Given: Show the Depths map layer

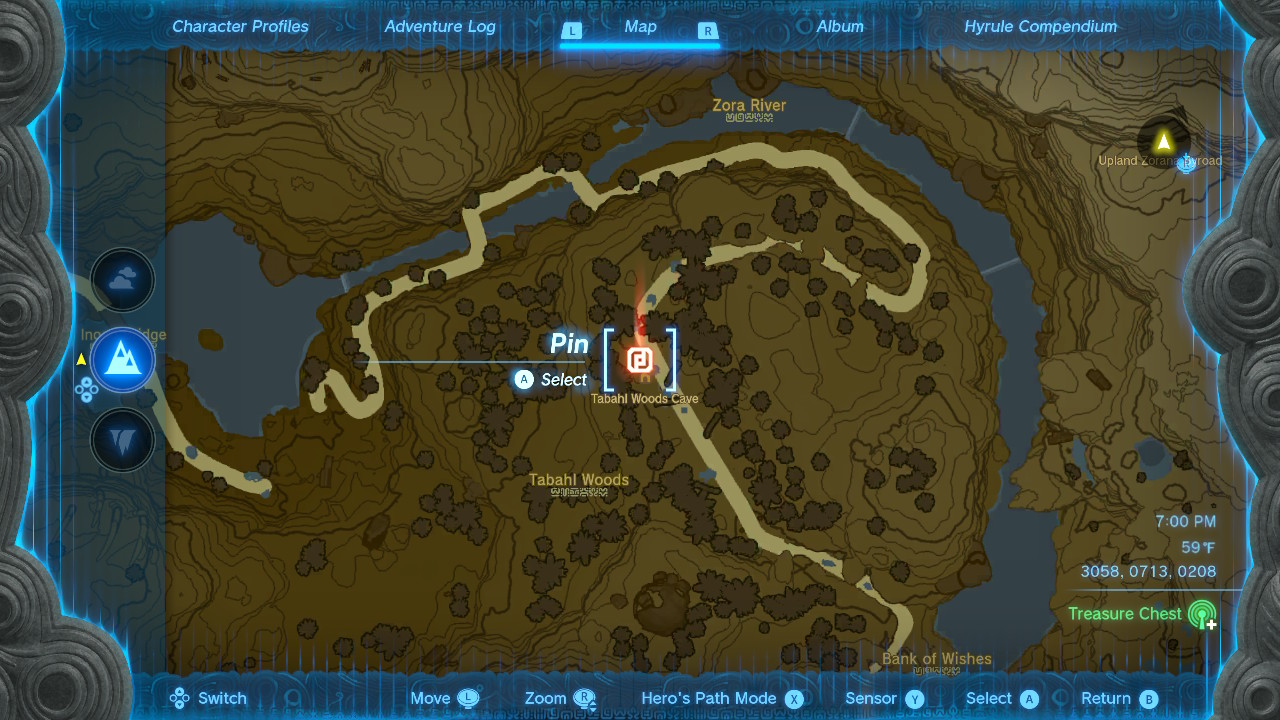Looking at the screenshot, I should [x=123, y=440].
